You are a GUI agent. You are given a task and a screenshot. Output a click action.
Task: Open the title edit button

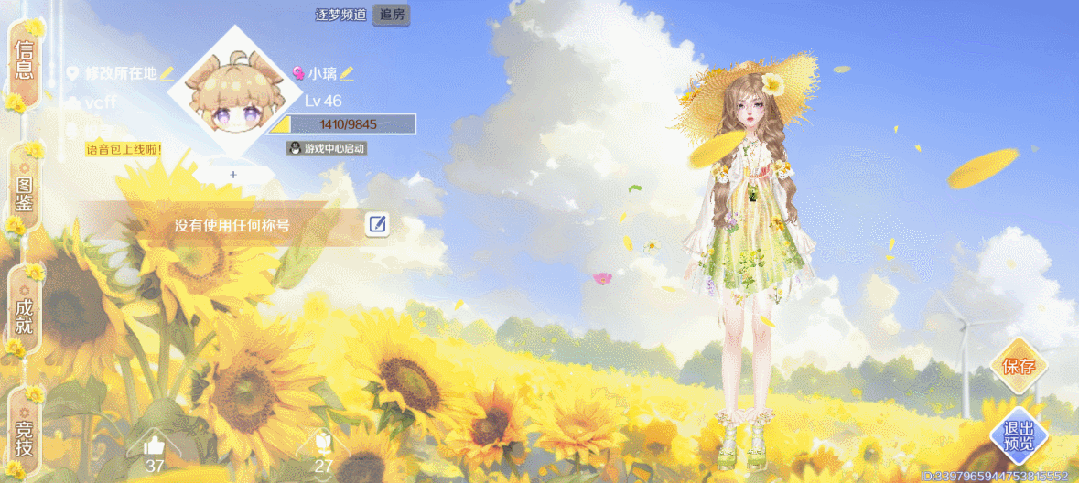pyautogui.click(x=377, y=224)
